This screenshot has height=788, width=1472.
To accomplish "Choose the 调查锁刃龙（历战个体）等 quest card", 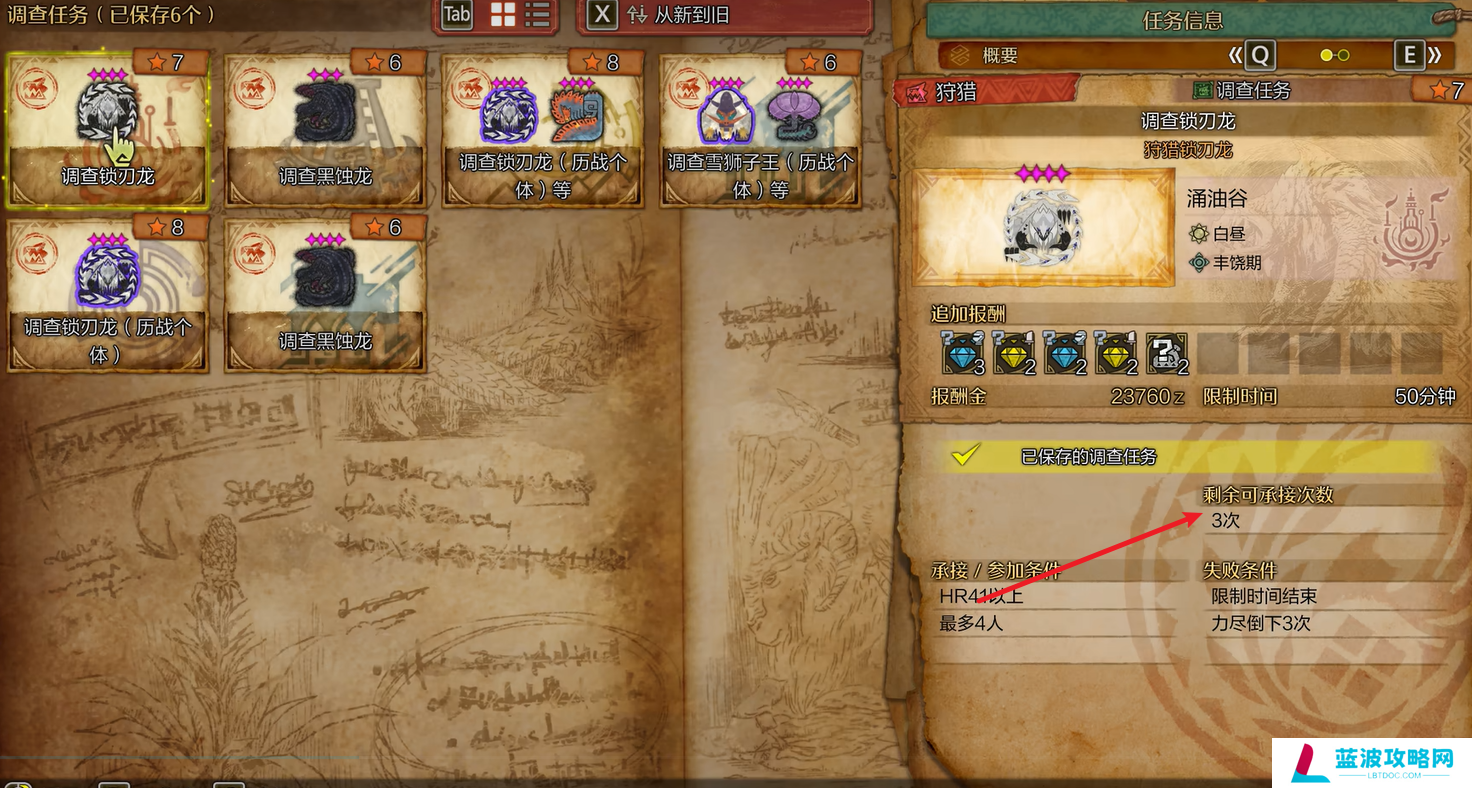I will click(x=542, y=130).
